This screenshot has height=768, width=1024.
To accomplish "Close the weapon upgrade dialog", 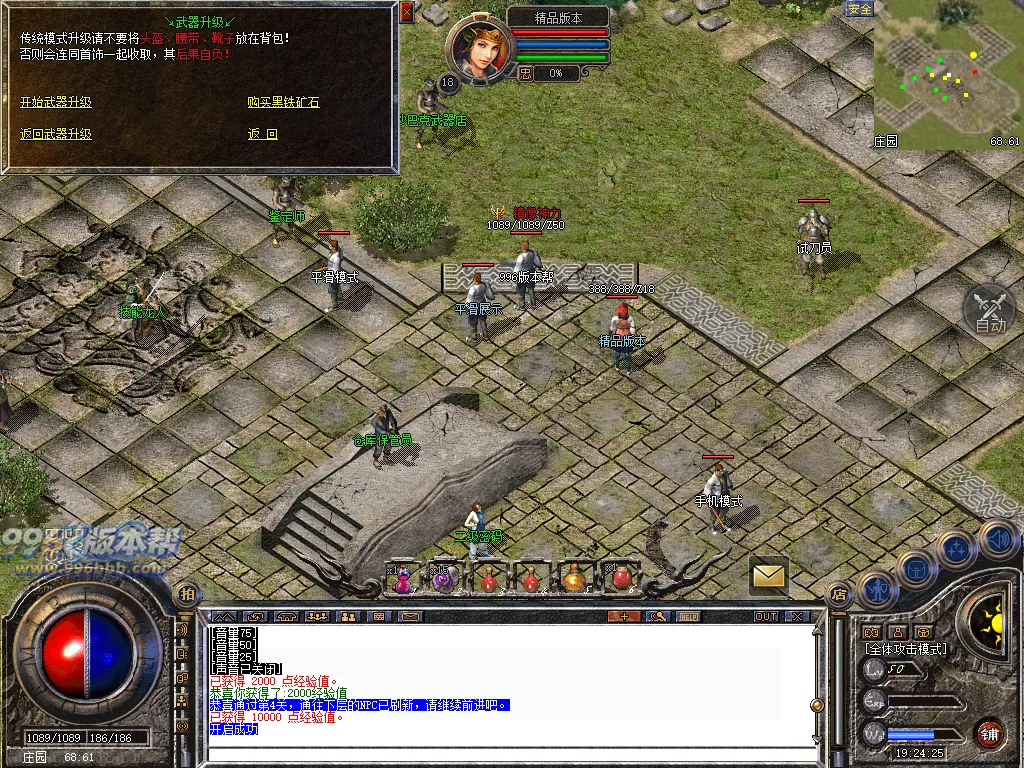I will (x=406, y=12).
